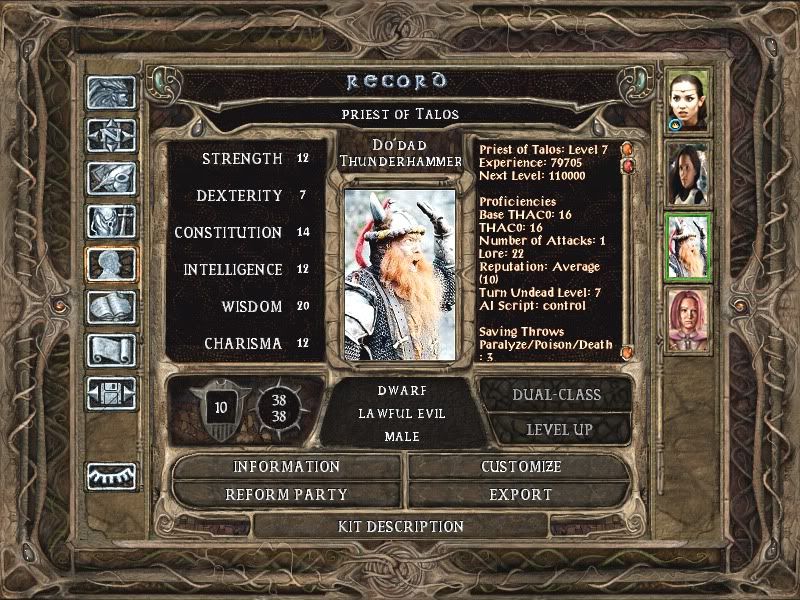The image size is (800, 600).
Task: Show the Kit Description
Action: click(400, 526)
